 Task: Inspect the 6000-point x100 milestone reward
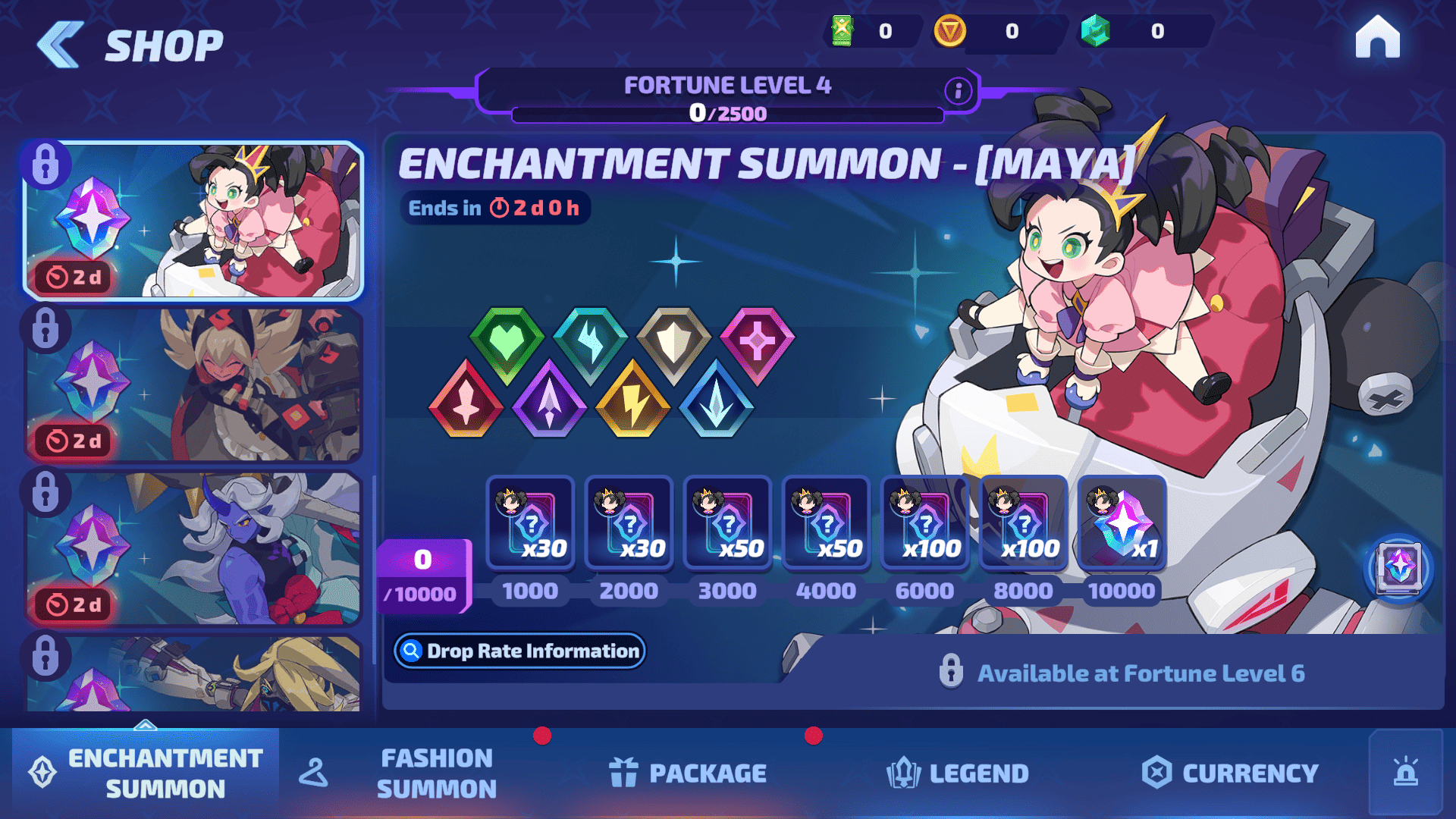925,523
